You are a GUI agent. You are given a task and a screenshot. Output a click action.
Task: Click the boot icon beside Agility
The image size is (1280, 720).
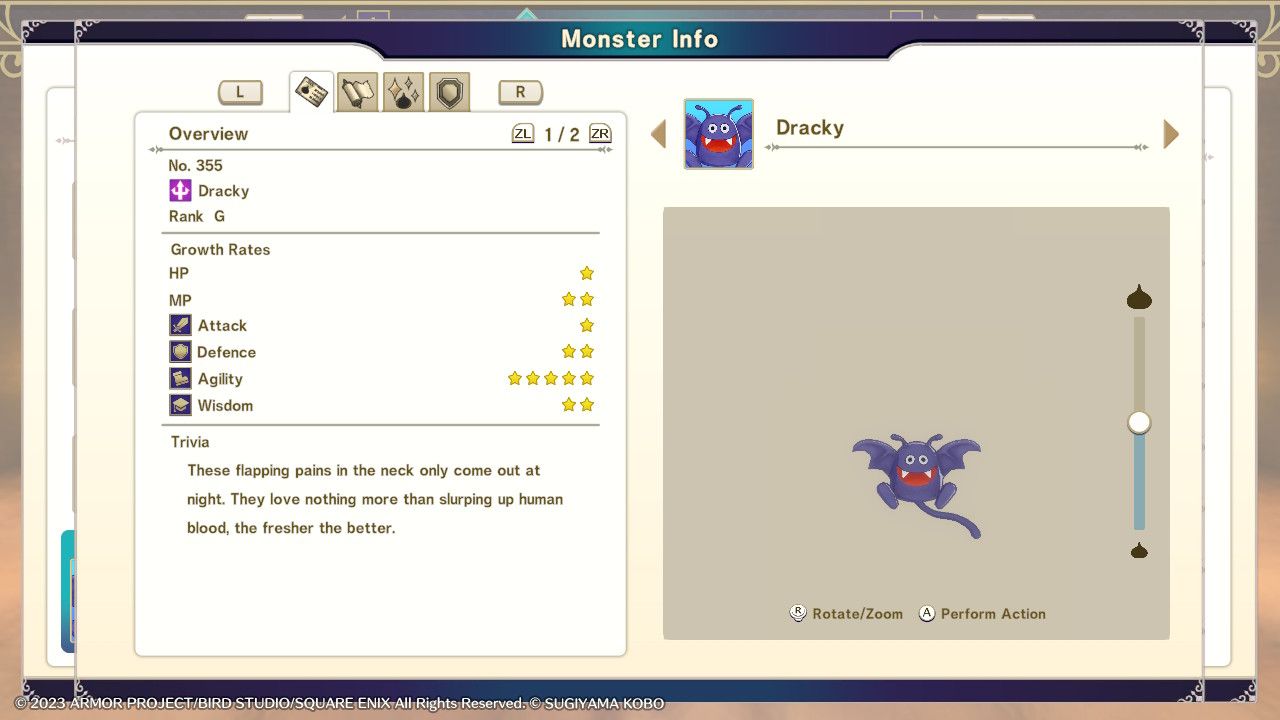(x=181, y=378)
